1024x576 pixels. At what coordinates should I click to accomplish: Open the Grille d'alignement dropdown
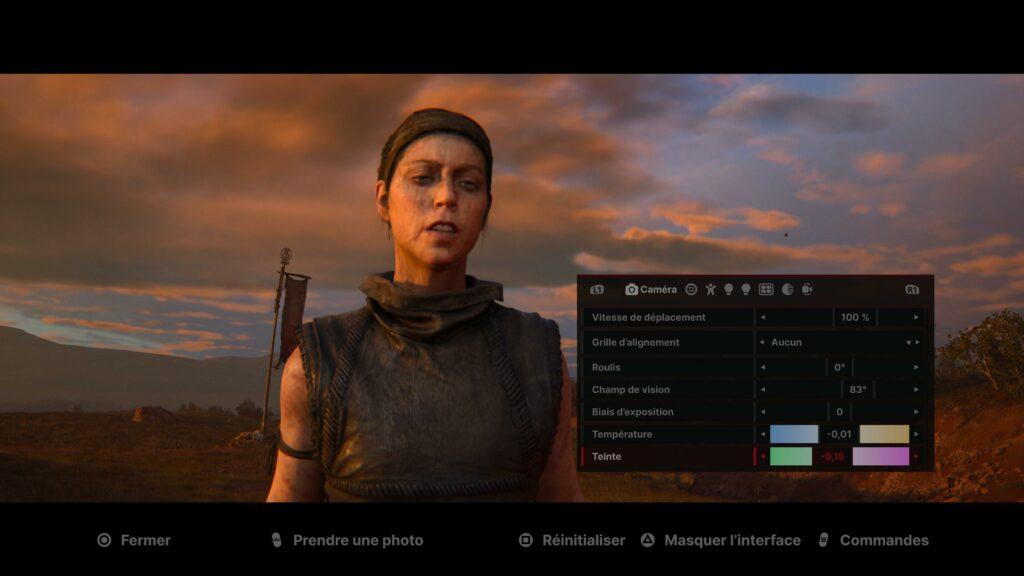(x=839, y=342)
